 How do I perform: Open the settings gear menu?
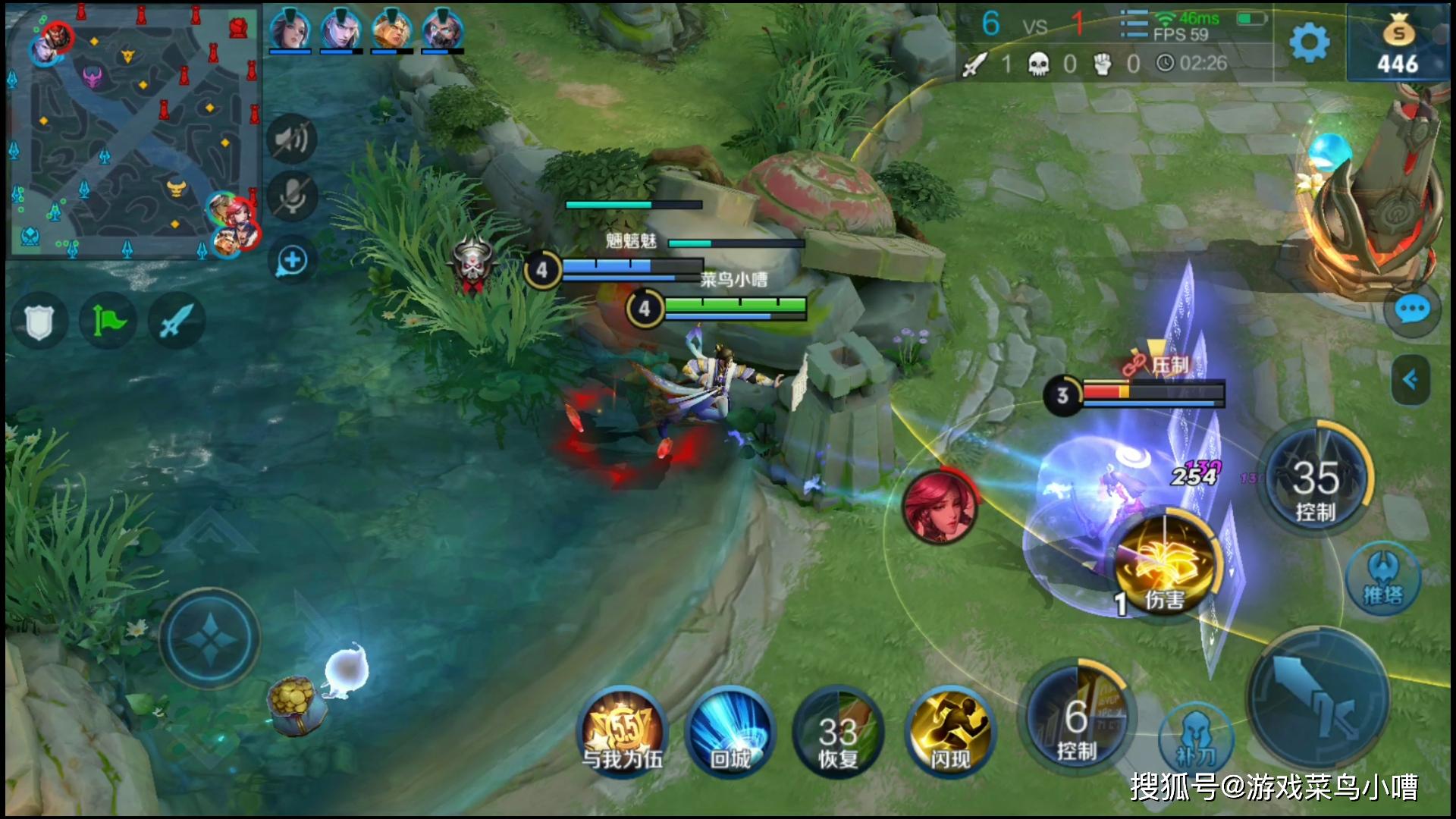(1310, 42)
